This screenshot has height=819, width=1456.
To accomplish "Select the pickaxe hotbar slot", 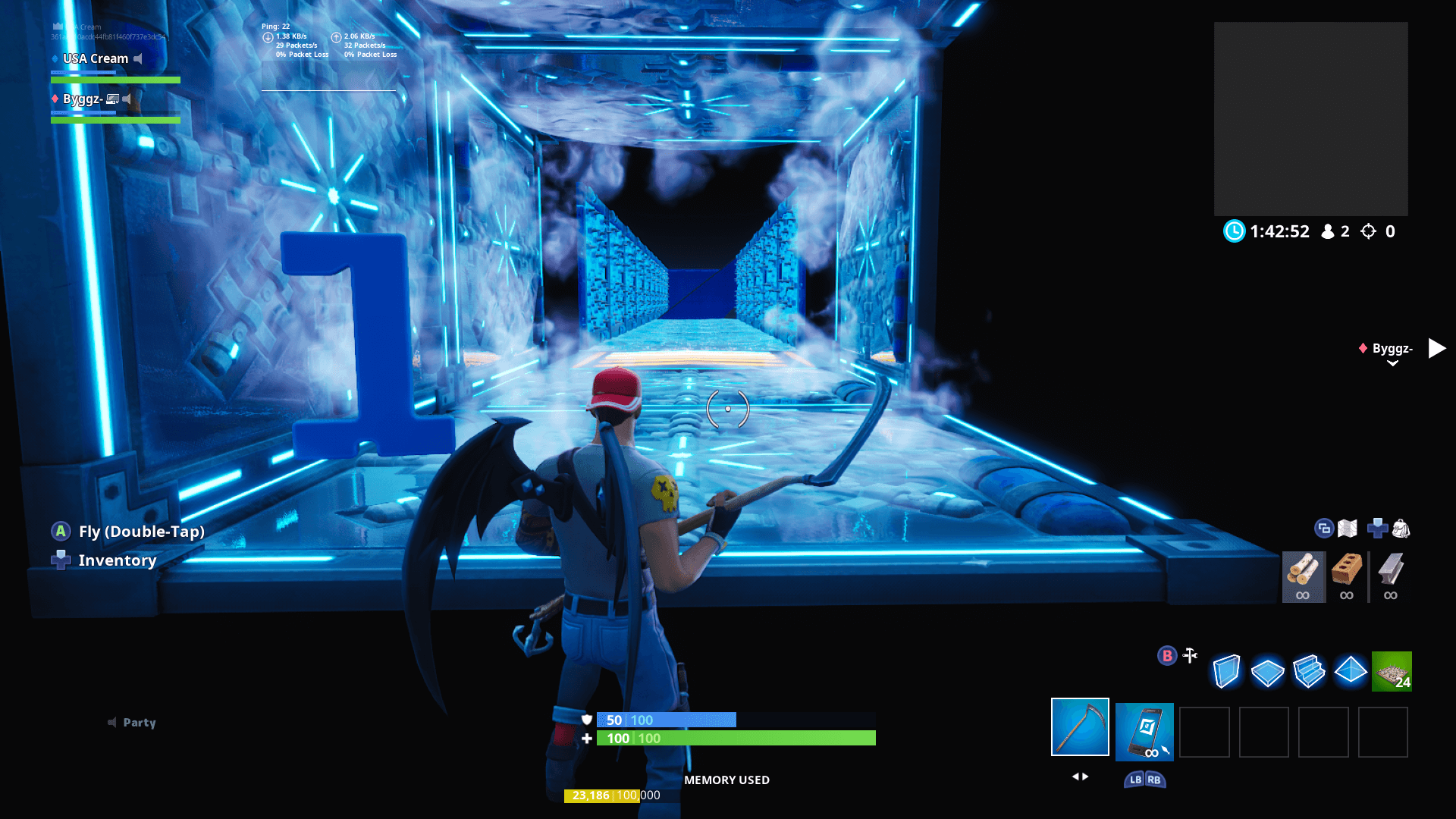I will (x=1080, y=732).
